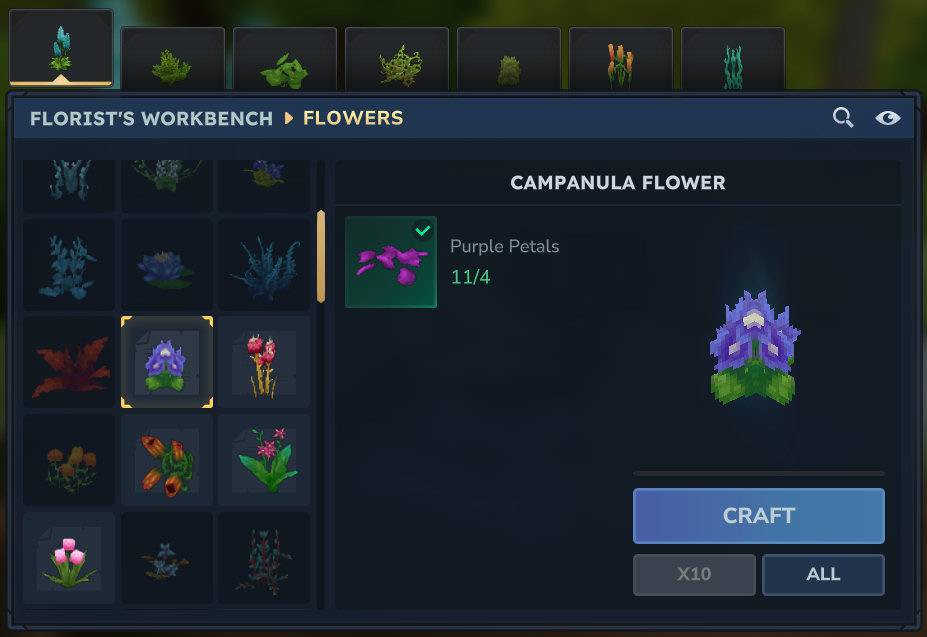Choose the orange mushroom cluster recipe
The image size is (927, 637).
[69, 460]
